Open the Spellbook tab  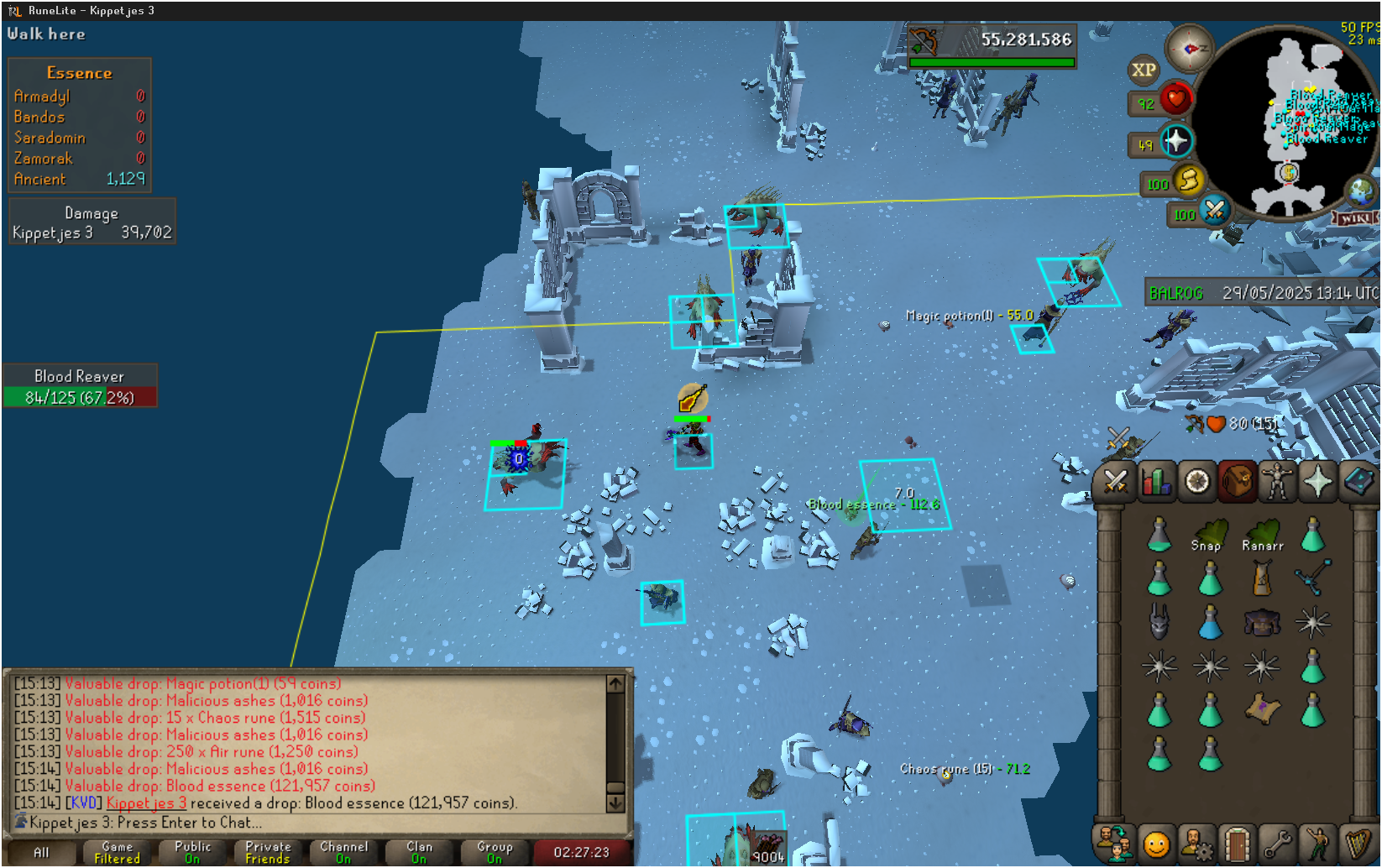click(x=1358, y=482)
